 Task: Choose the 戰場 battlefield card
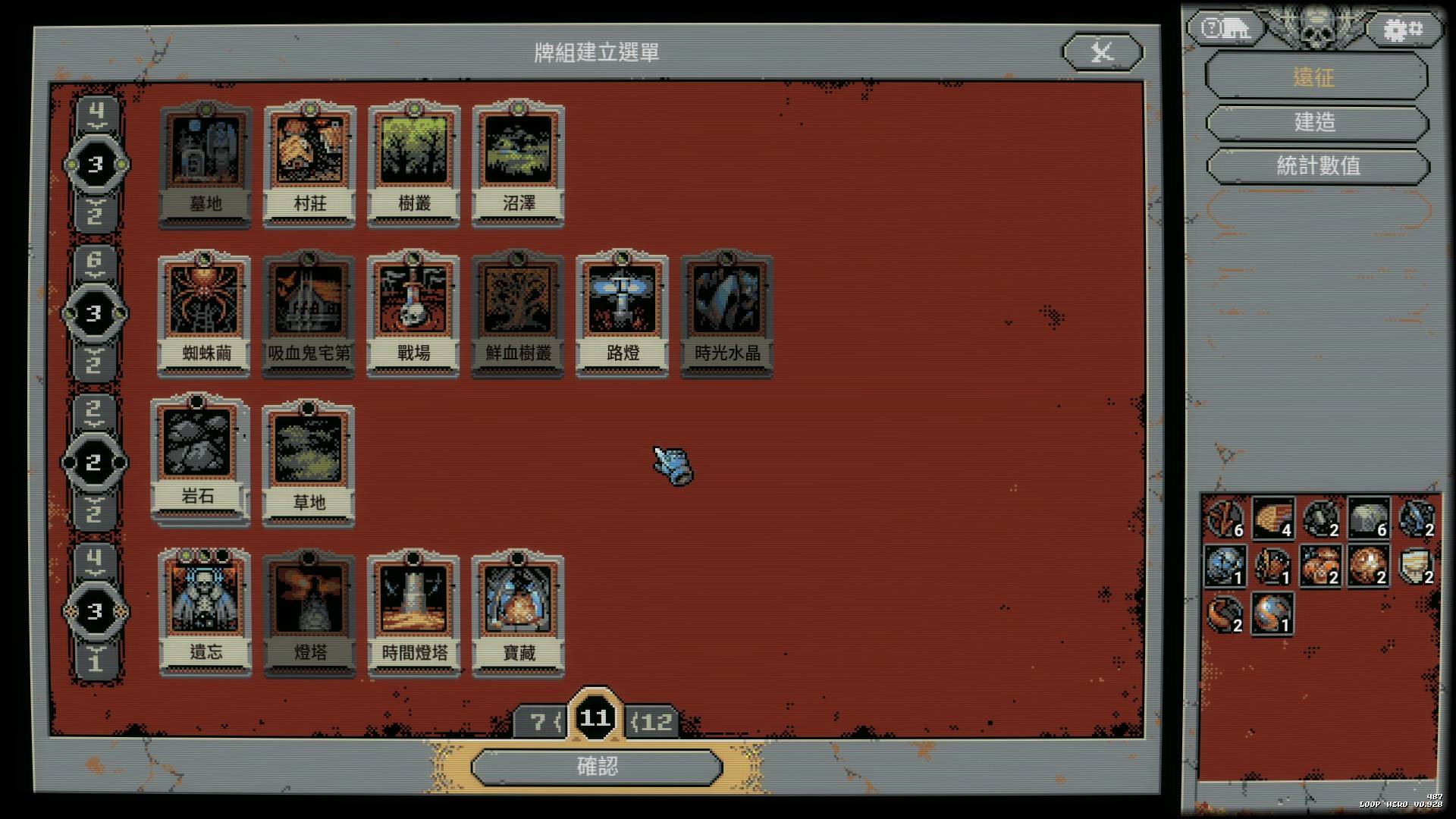pos(413,314)
